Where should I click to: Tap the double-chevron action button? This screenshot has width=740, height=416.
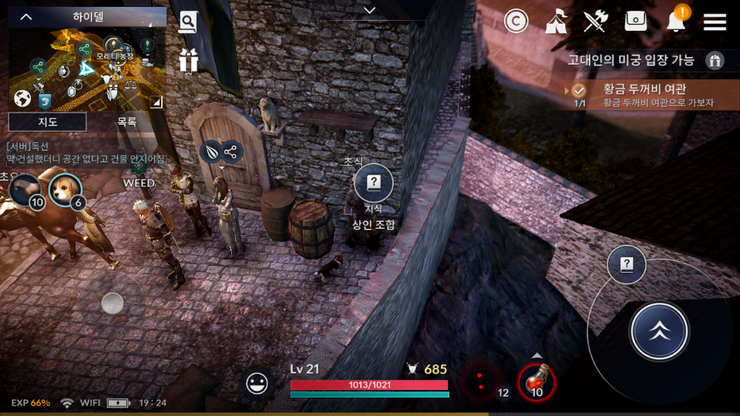[659, 331]
